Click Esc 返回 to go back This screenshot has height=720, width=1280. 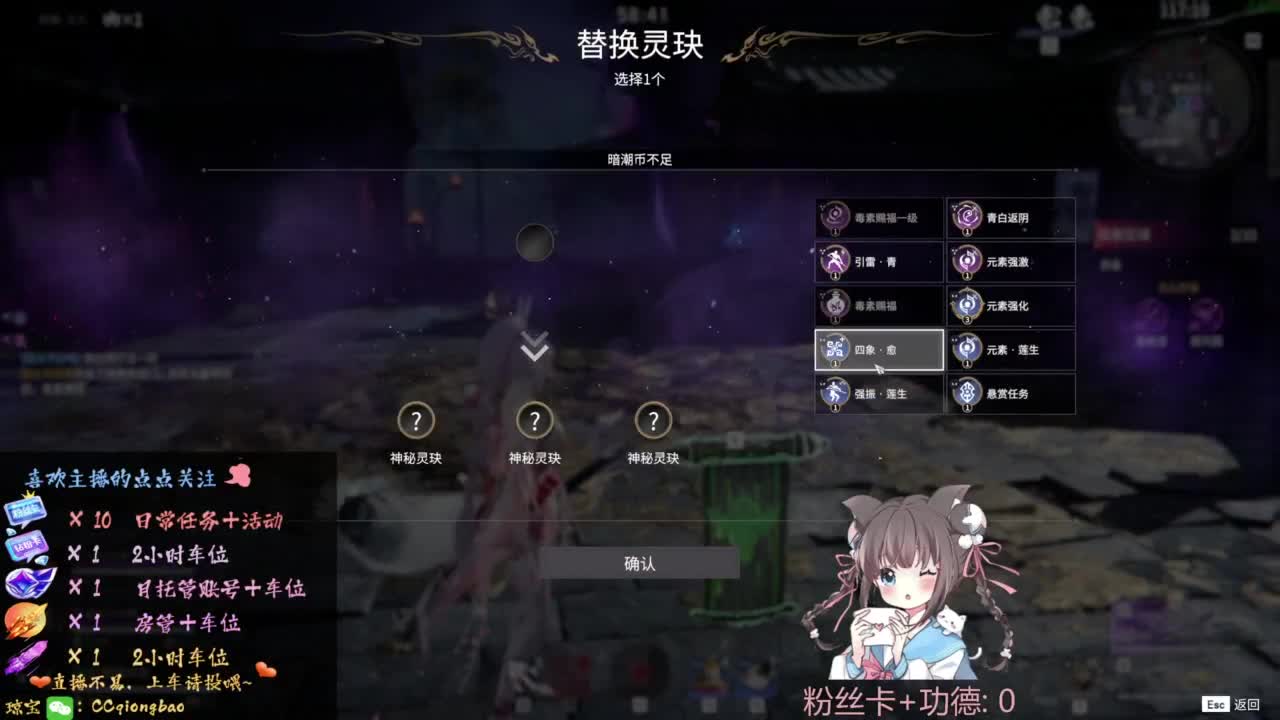[x=1232, y=704]
